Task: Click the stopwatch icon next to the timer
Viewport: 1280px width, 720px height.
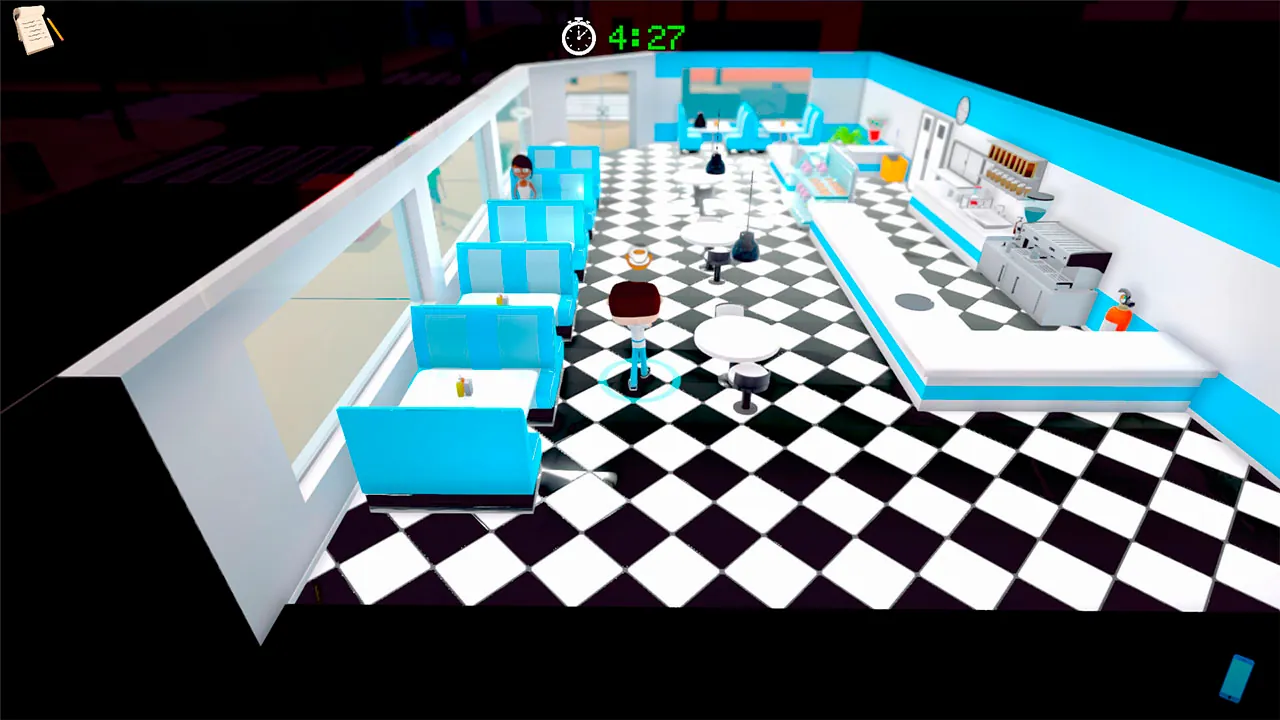Action: [x=578, y=38]
